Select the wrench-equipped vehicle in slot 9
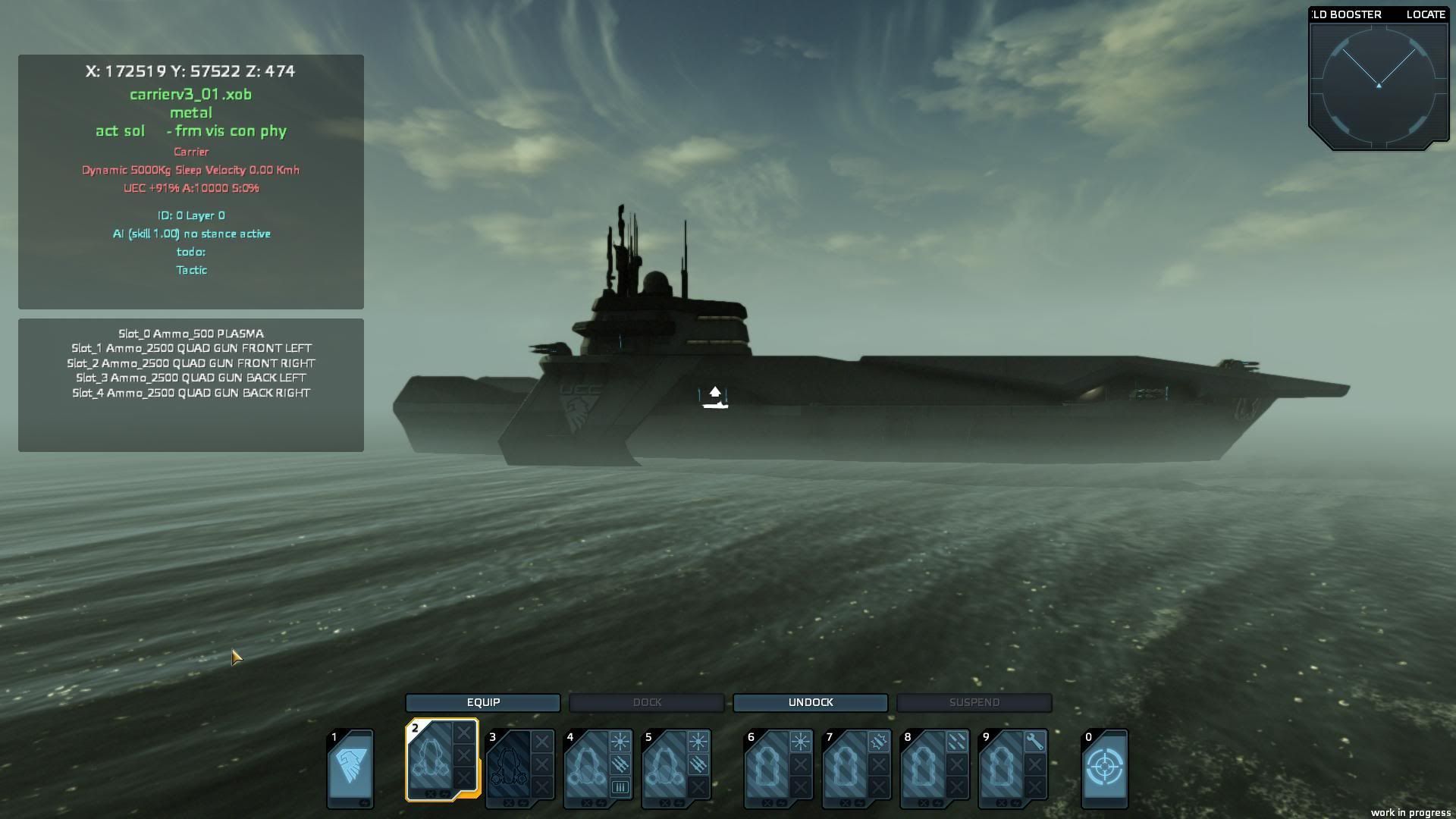The height and width of the screenshot is (819, 1456). point(1002,766)
